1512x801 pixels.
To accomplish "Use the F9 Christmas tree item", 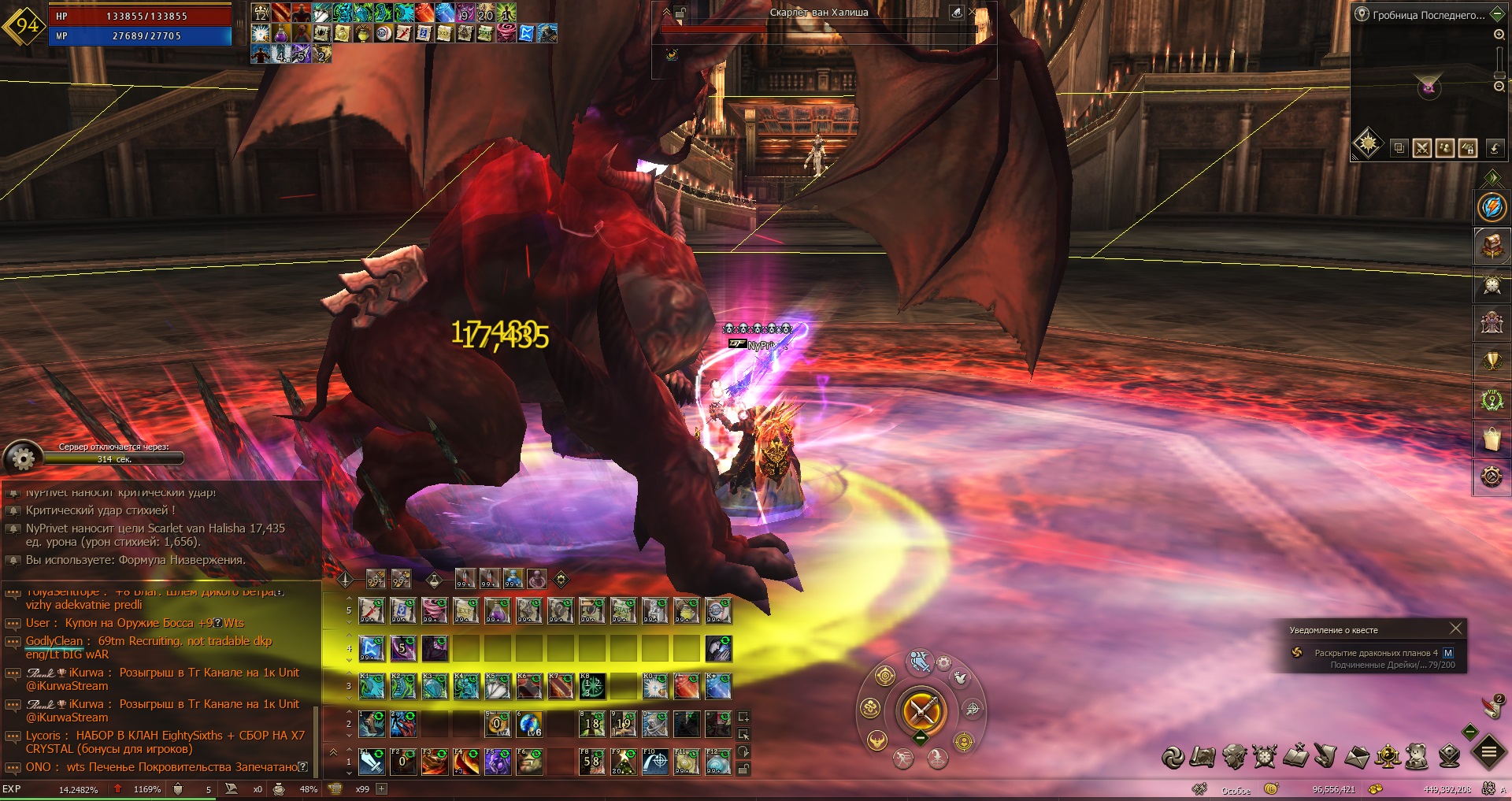I will [624, 762].
